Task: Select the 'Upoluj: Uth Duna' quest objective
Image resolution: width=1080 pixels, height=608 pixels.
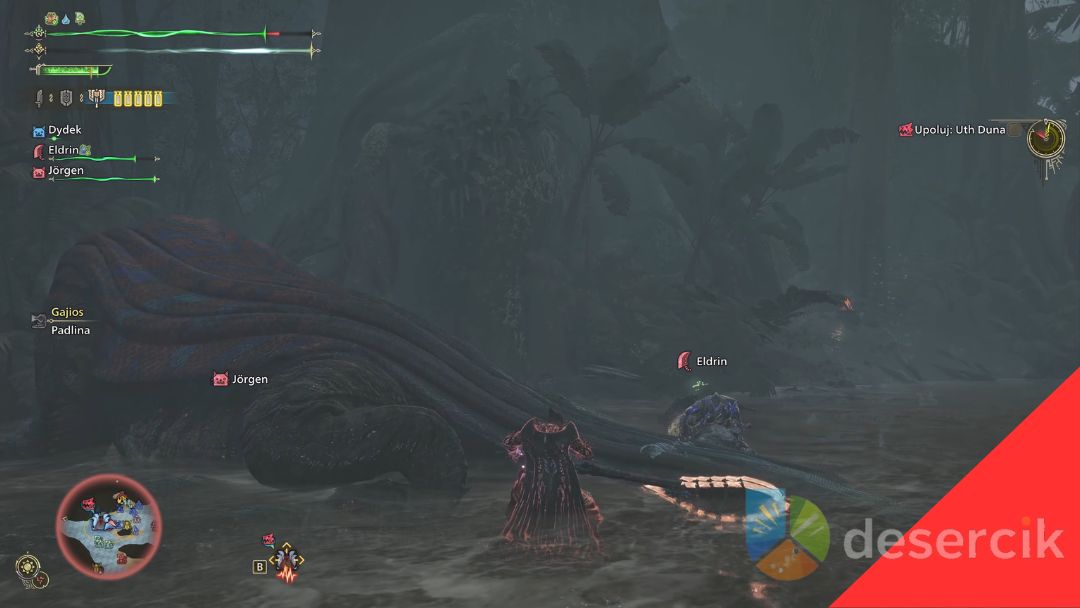Action: point(959,130)
